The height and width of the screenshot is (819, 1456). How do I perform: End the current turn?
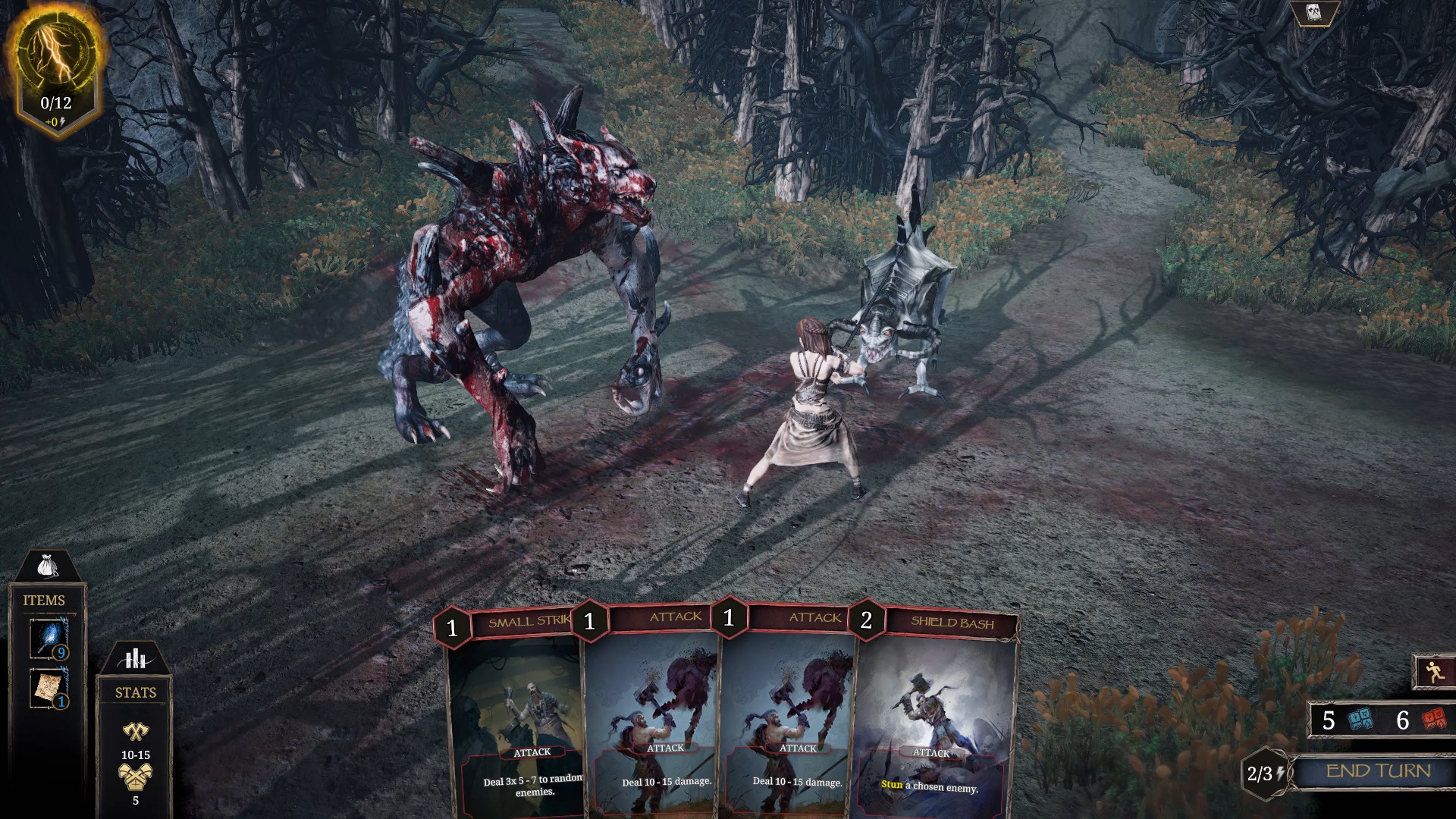1377,771
